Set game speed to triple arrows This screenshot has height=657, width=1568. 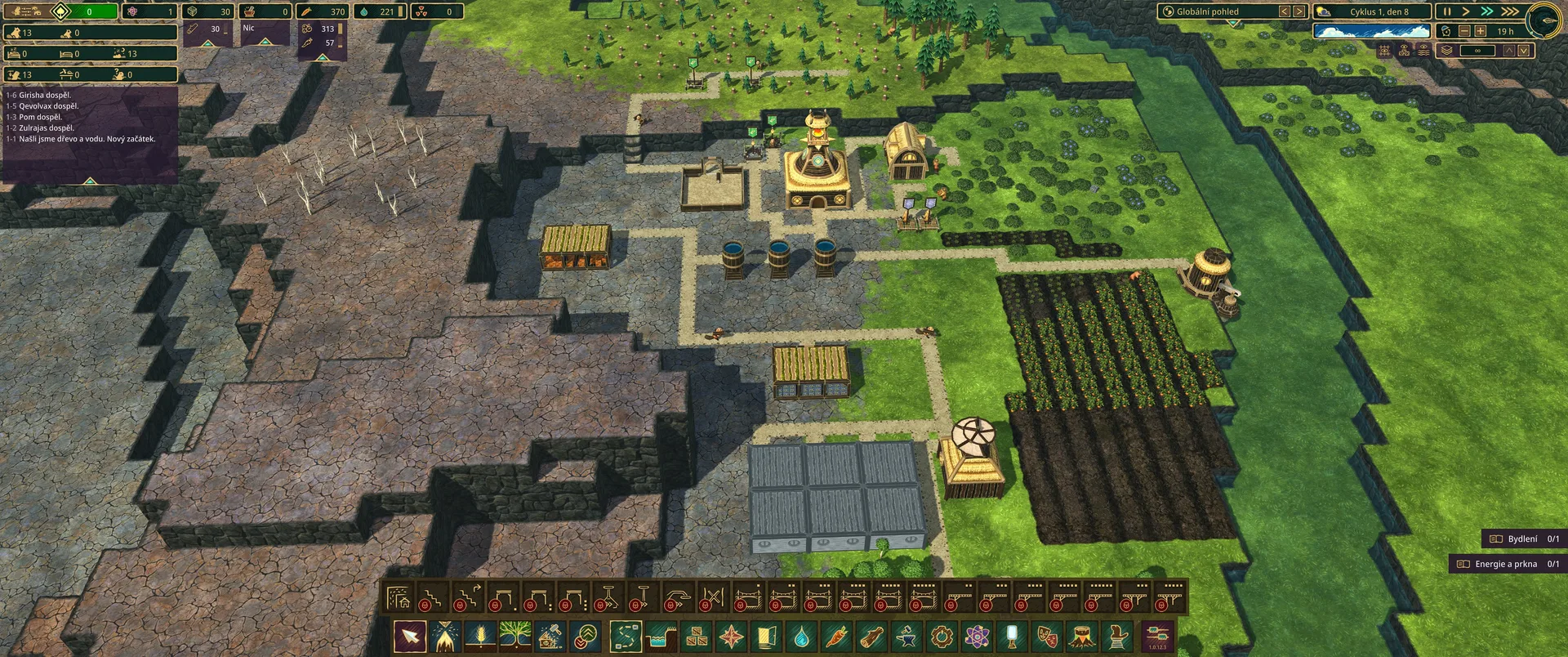pyautogui.click(x=1510, y=11)
